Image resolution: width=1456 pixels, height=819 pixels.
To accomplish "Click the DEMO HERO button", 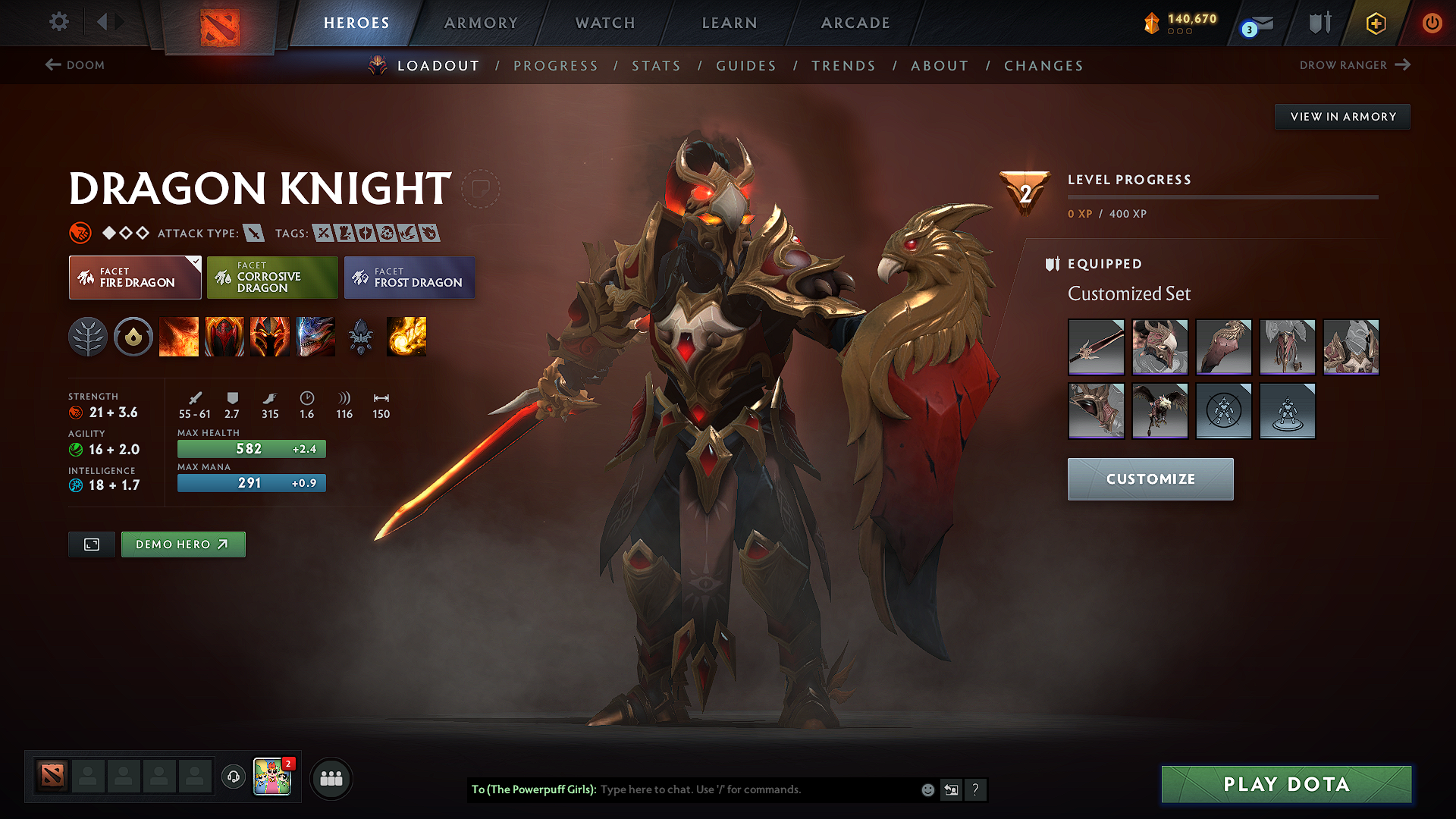I will [183, 544].
